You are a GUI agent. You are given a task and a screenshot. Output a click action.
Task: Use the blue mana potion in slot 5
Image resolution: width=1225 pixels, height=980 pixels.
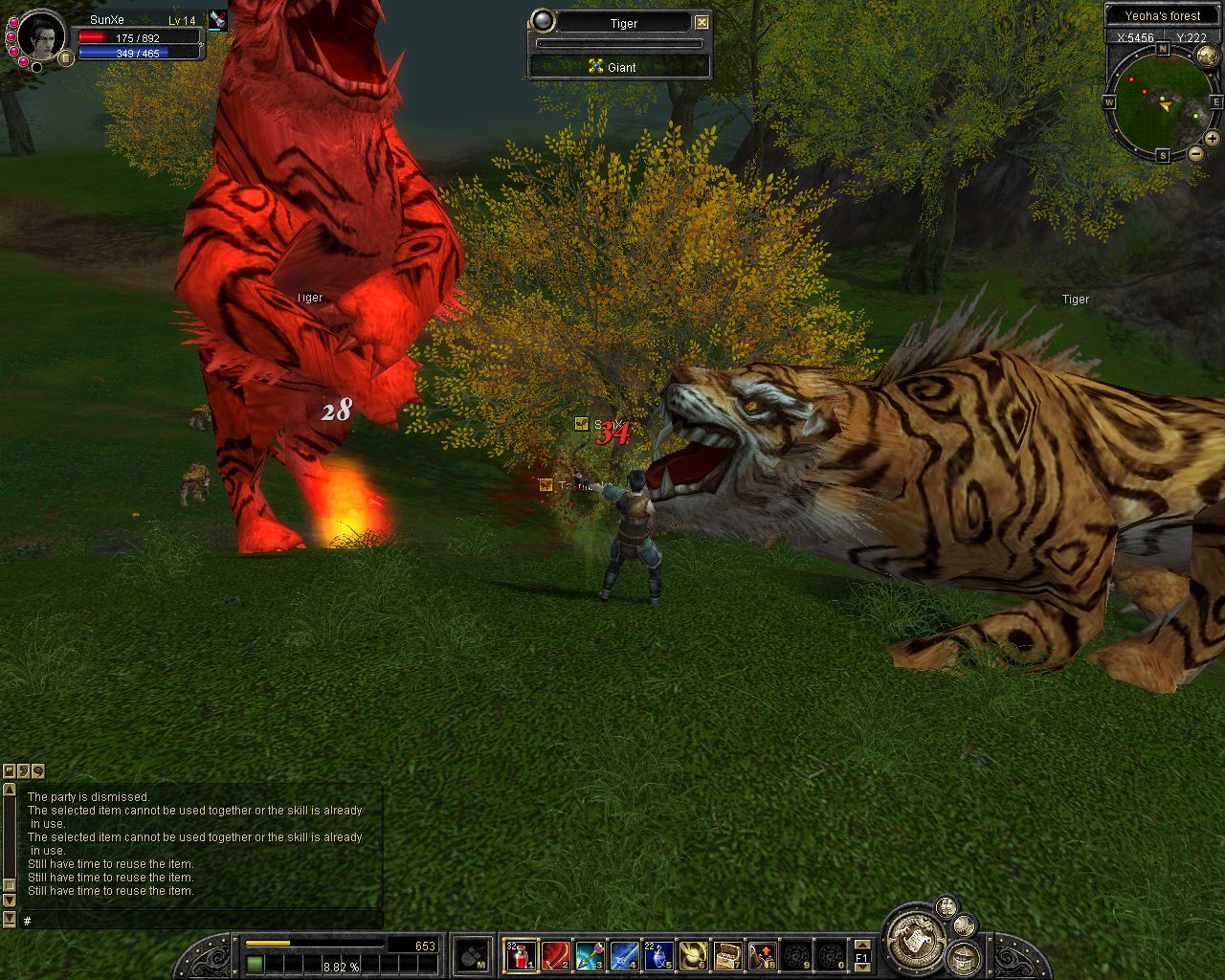click(x=658, y=955)
